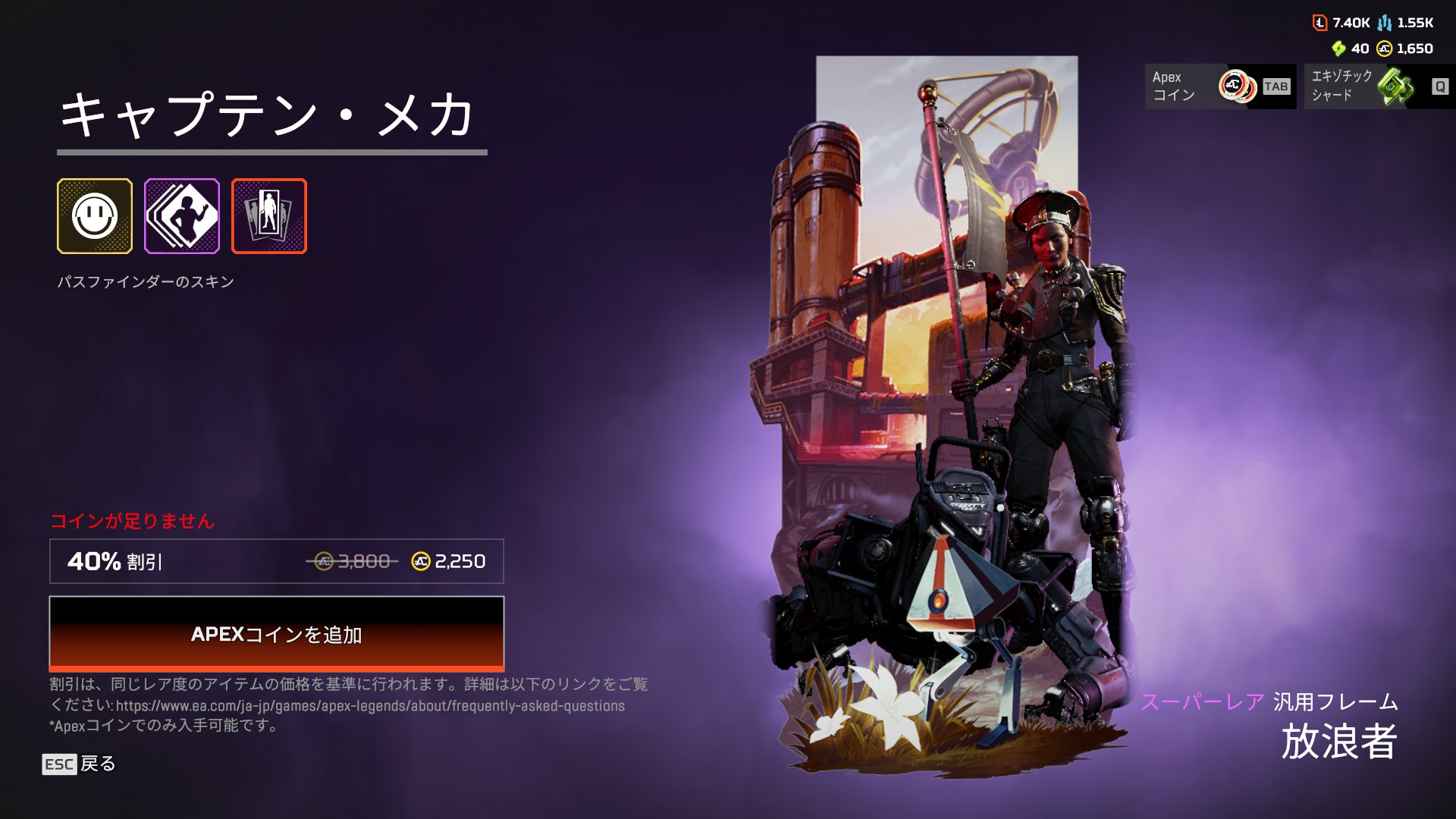Open the EA FAQ link
The height and width of the screenshot is (819, 1456).
(x=370, y=706)
